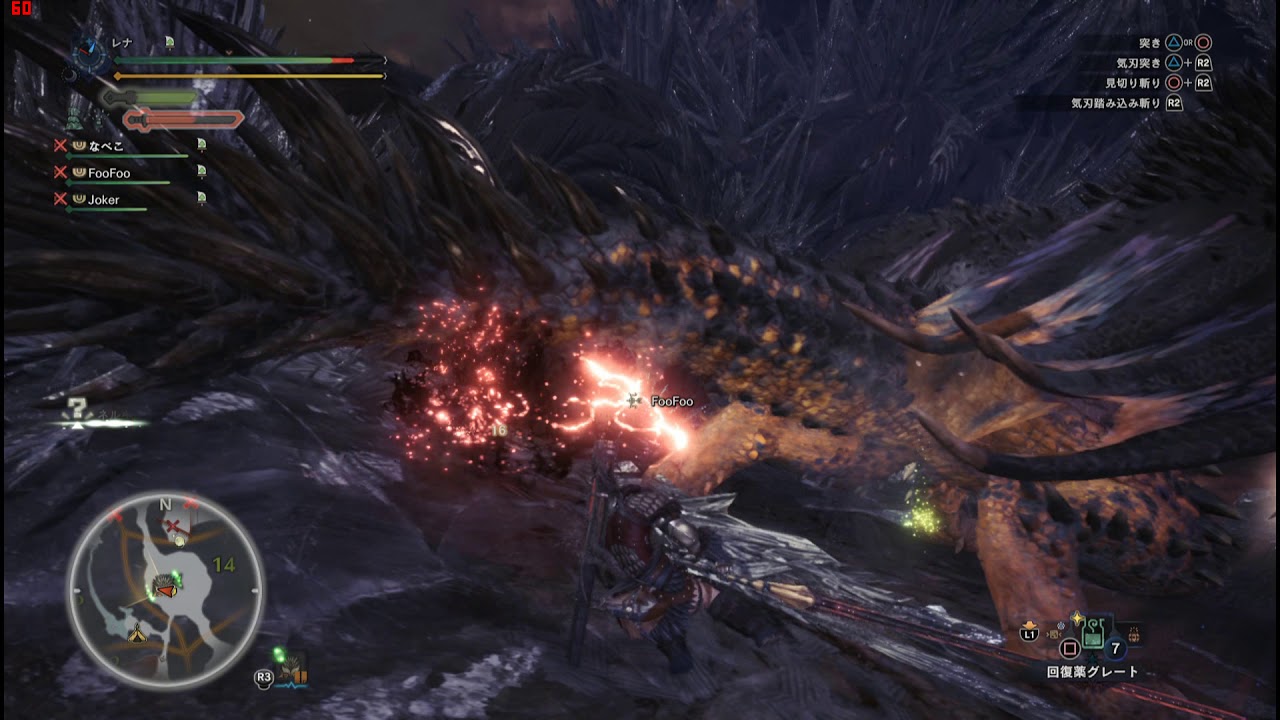Click the day-night clock dial

90,53
